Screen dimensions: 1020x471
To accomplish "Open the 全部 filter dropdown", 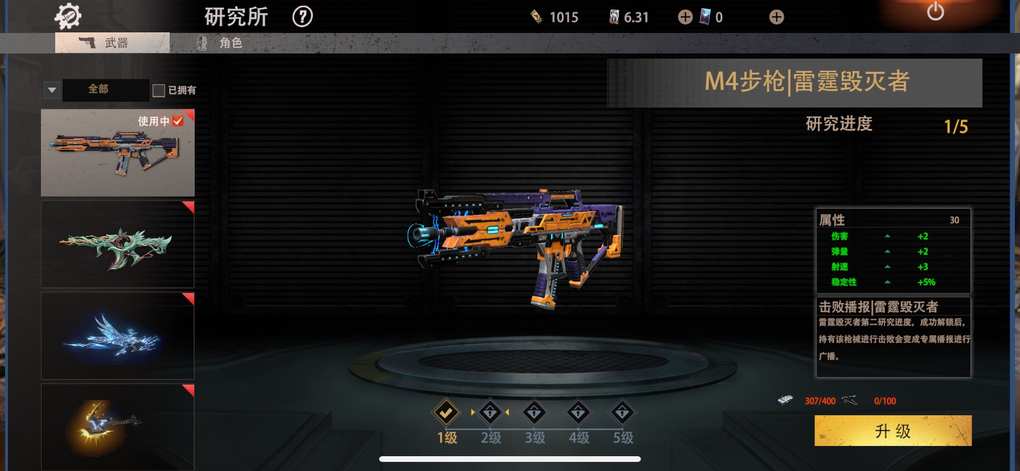I will click(96, 90).
